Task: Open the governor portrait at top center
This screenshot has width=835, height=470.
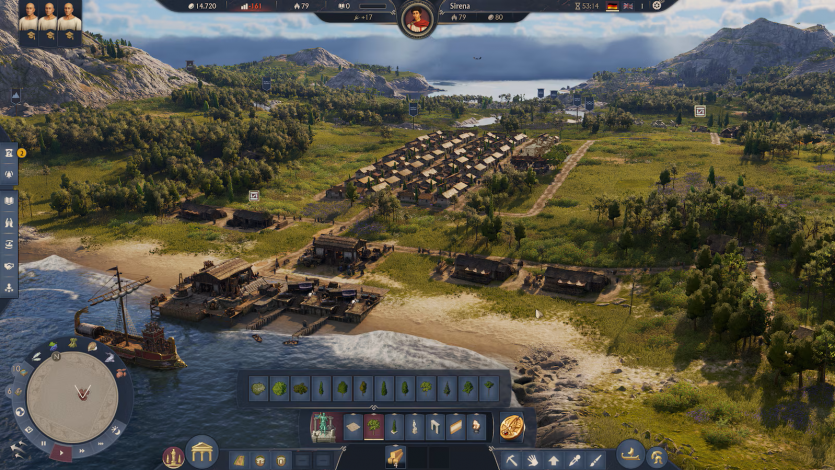Action: [415, 18]
